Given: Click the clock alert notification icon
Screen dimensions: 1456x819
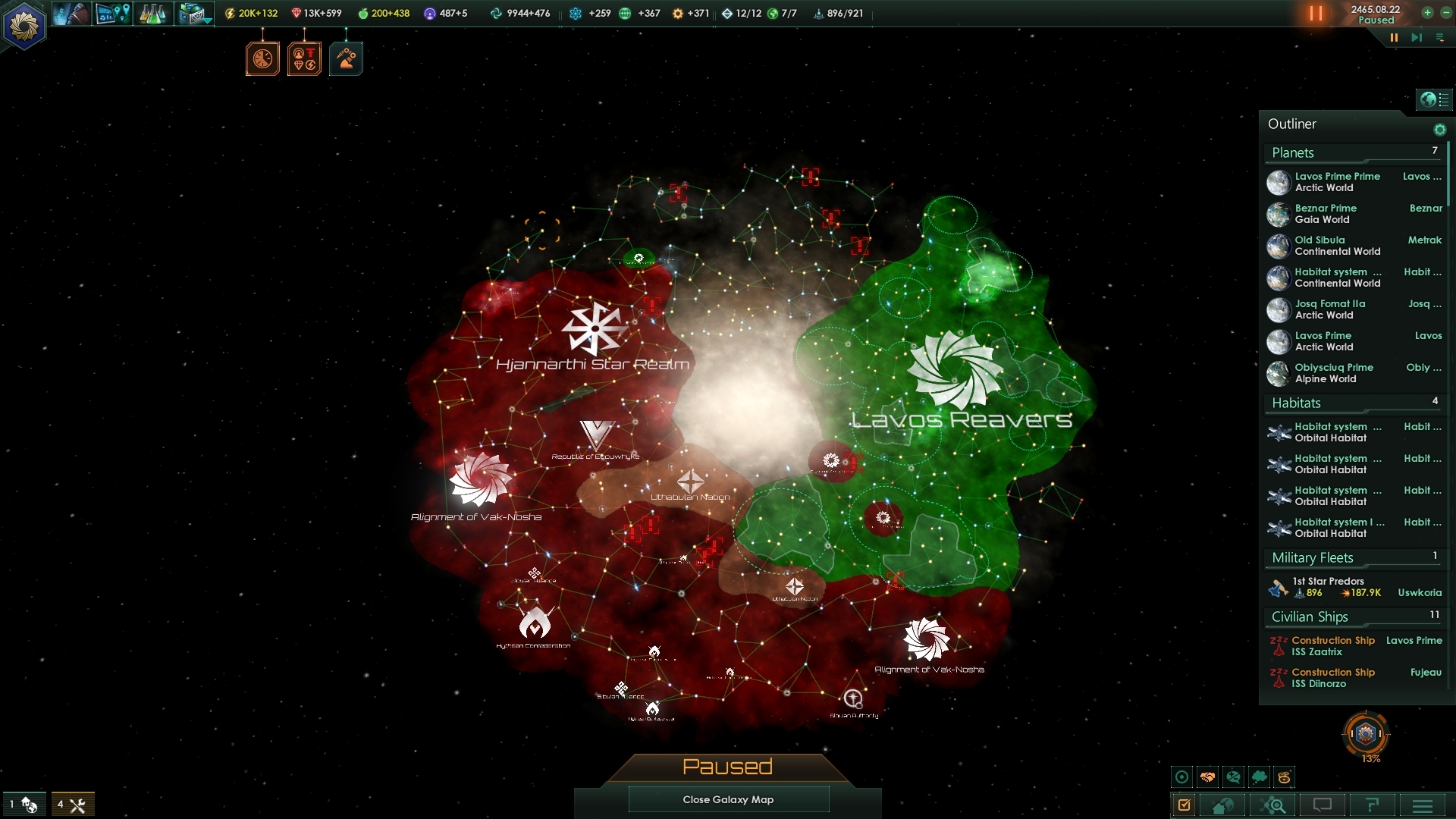Looking at the screenshot, I should pos(262,59).
